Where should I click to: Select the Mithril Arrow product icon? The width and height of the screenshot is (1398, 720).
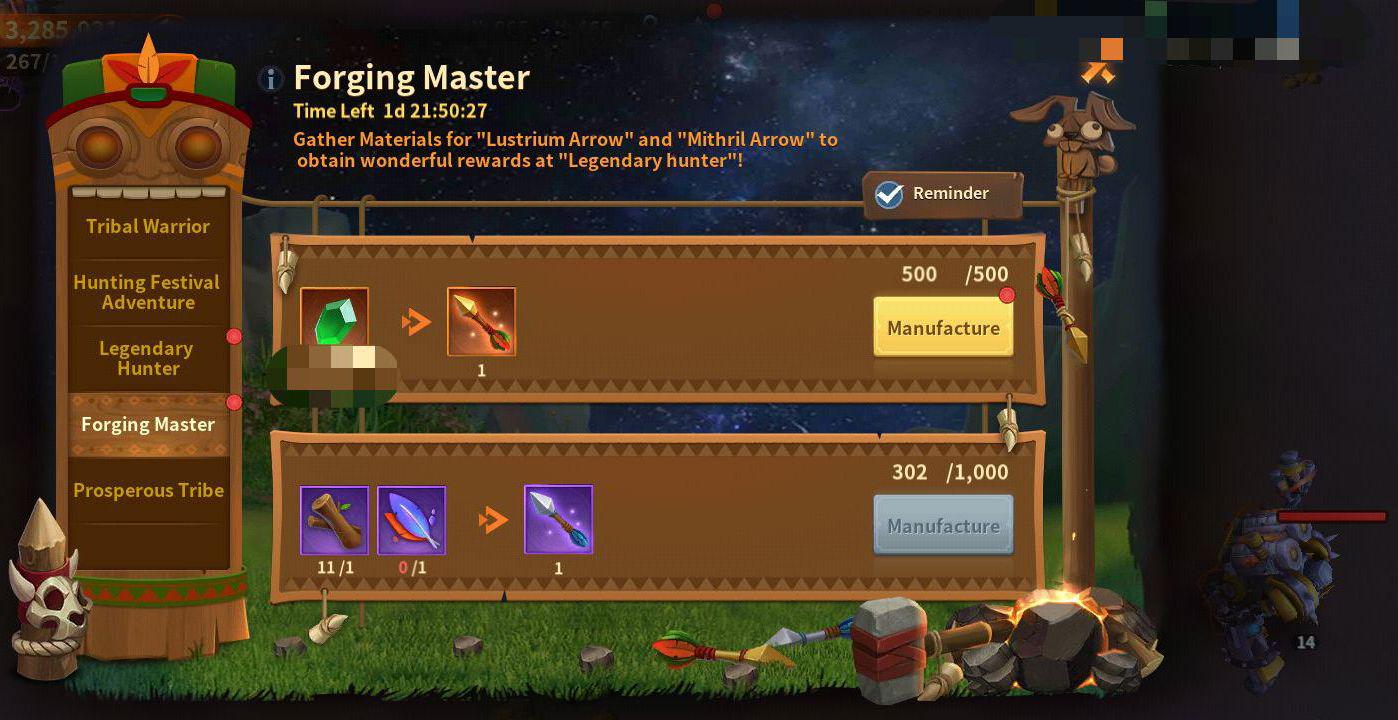tap(558, 519)
